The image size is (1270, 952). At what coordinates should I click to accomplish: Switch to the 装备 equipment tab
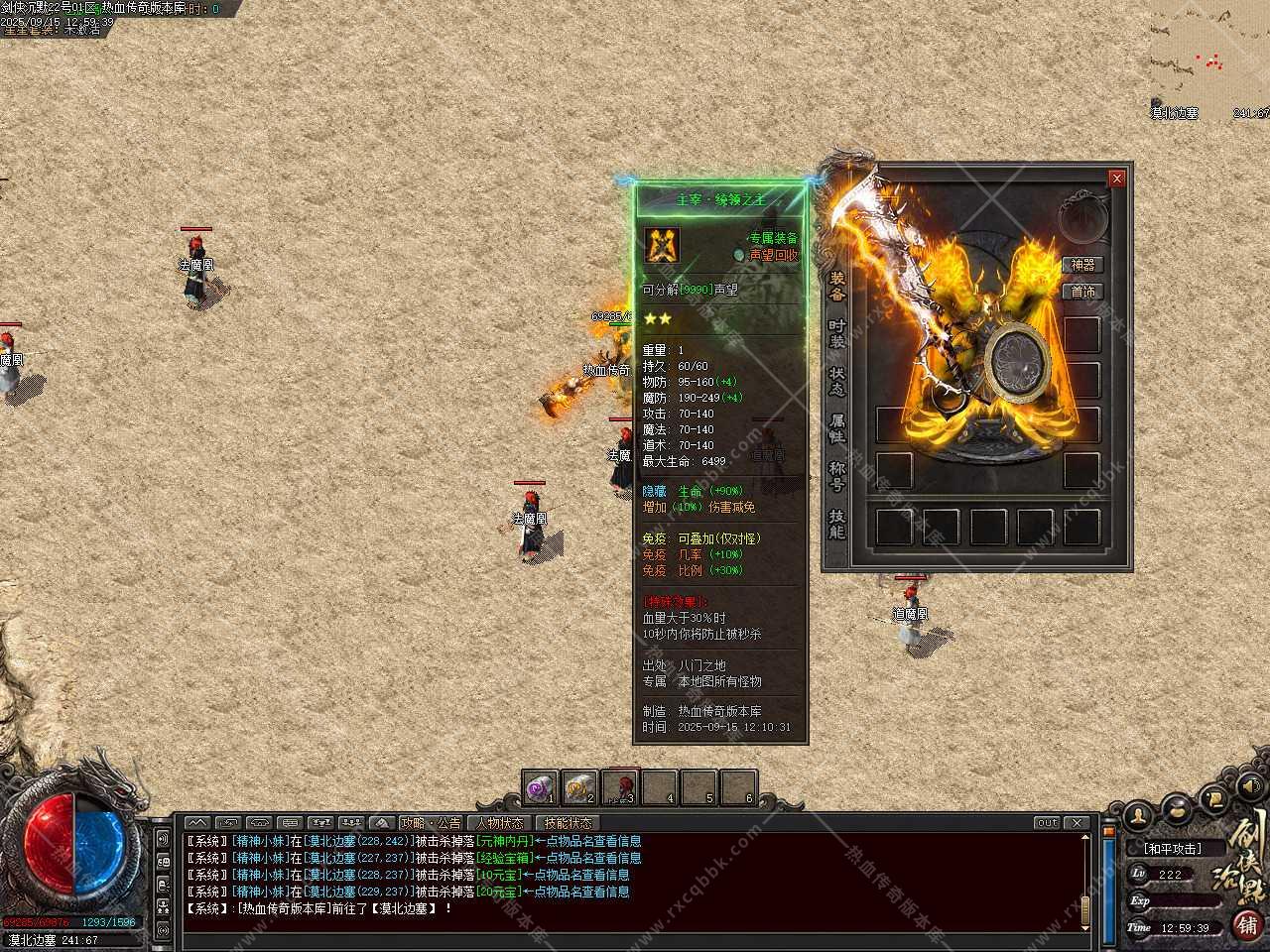click(x=837, y=286)
